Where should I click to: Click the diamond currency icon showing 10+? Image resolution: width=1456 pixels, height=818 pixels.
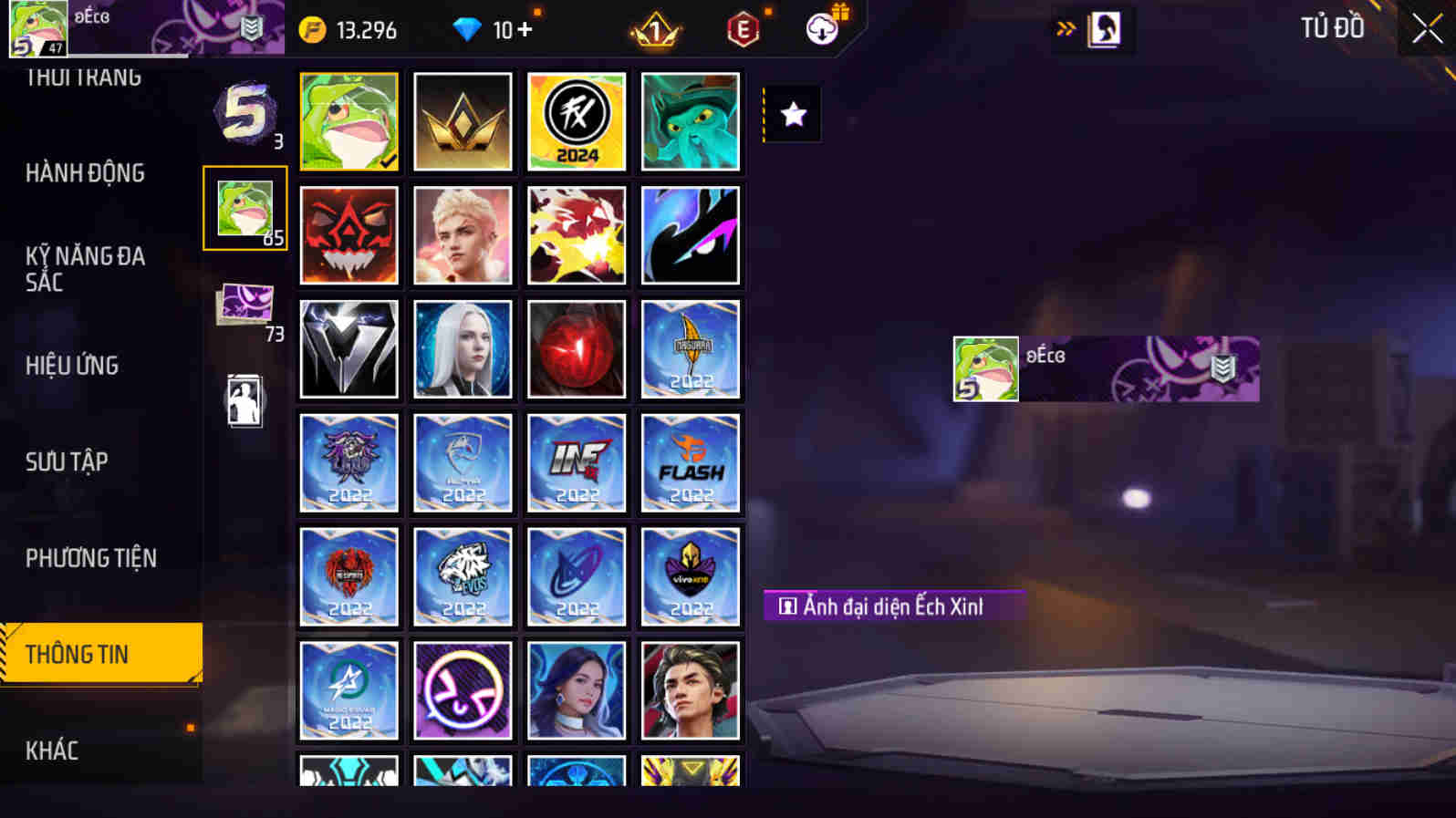click(468, 29)
